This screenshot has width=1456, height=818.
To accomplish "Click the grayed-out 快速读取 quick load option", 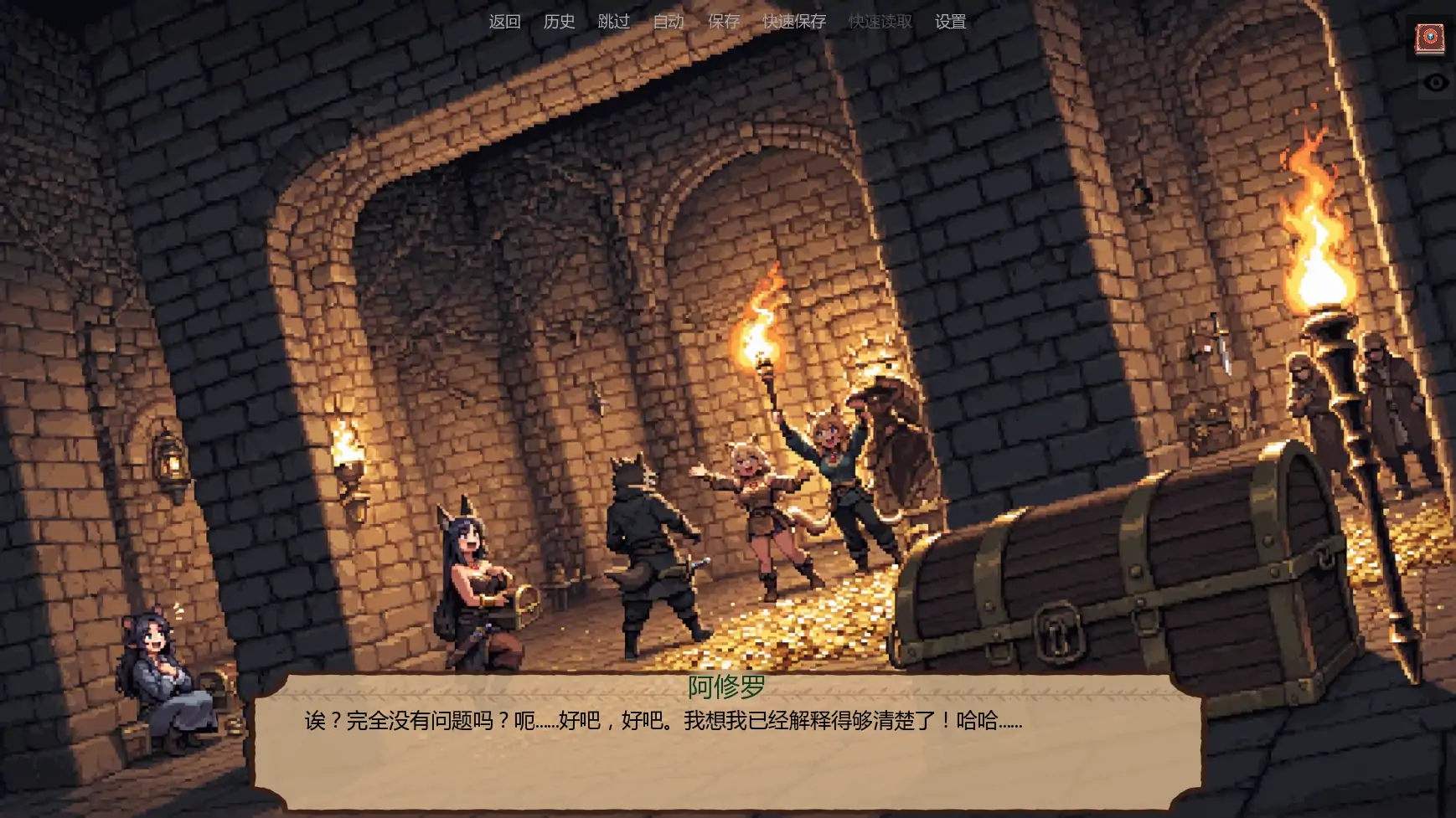I will click(879, 22).
